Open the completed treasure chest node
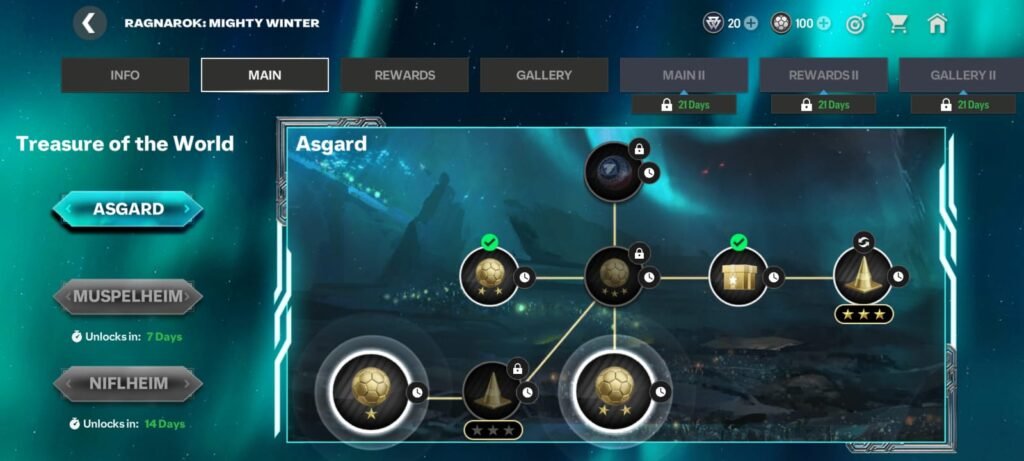 click(738, 276)
